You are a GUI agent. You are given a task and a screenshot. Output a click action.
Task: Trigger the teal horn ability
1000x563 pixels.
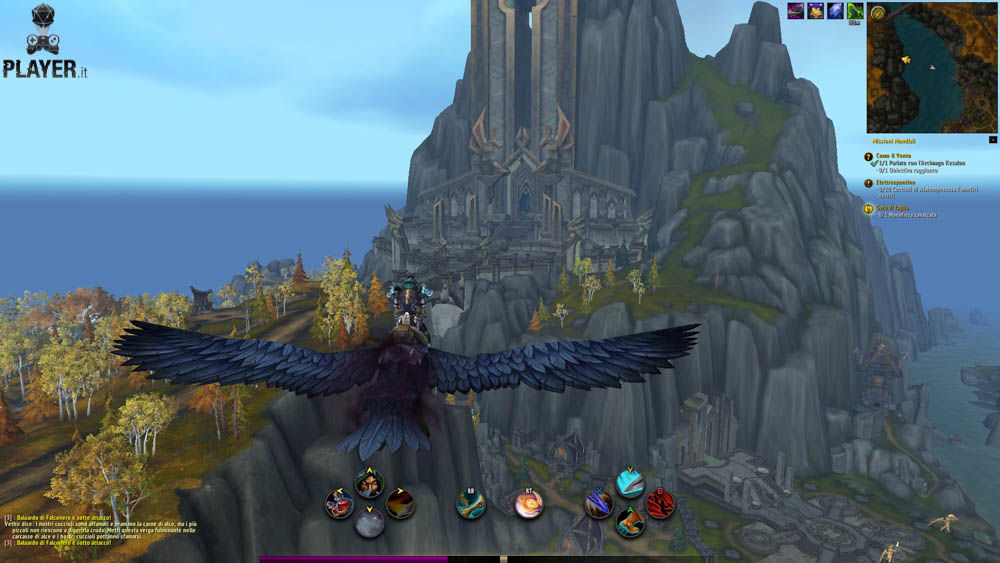pyautogui.click(x=471, y=504)
